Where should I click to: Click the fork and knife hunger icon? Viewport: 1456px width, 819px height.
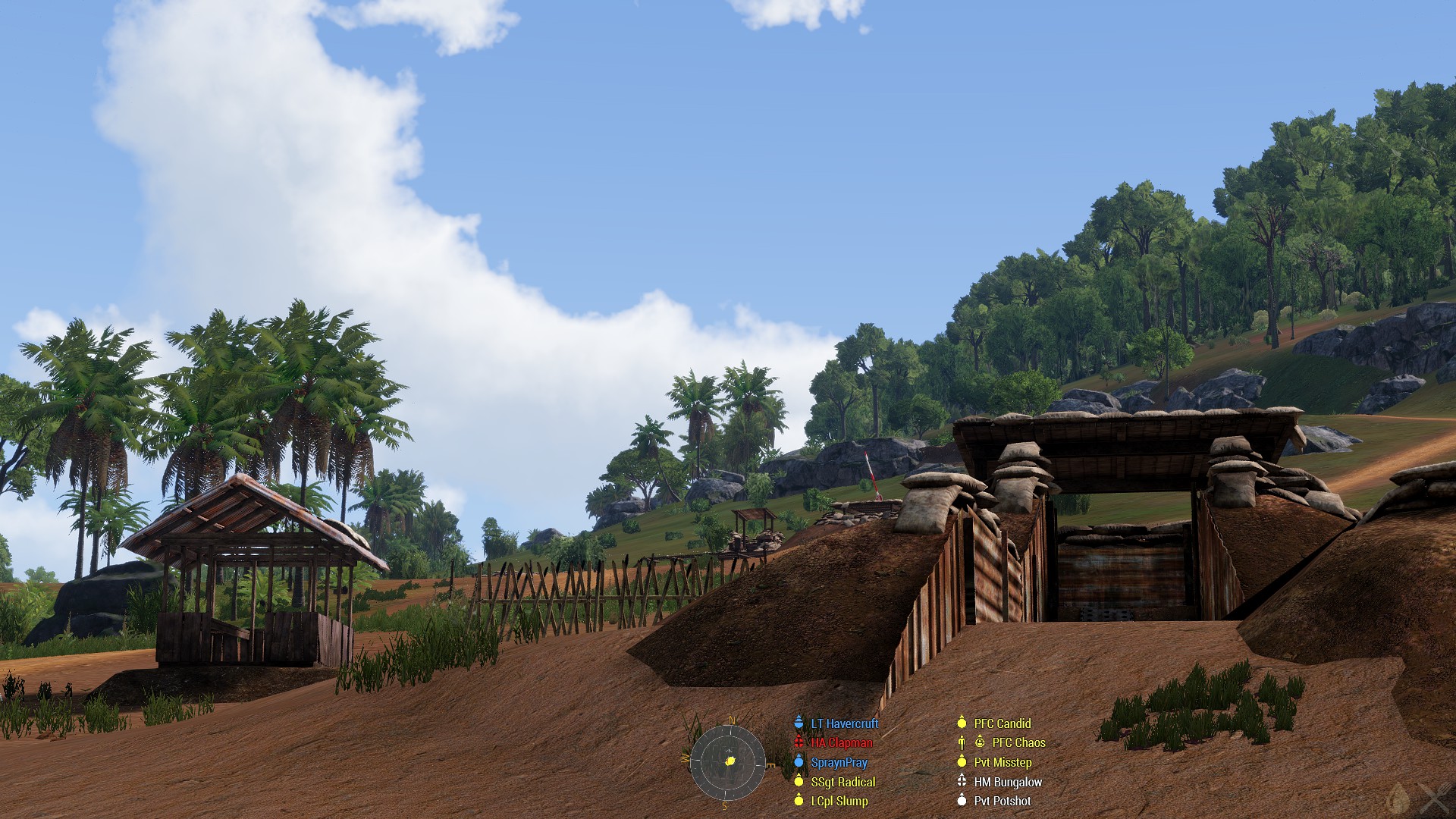(x=1436, y=799)
